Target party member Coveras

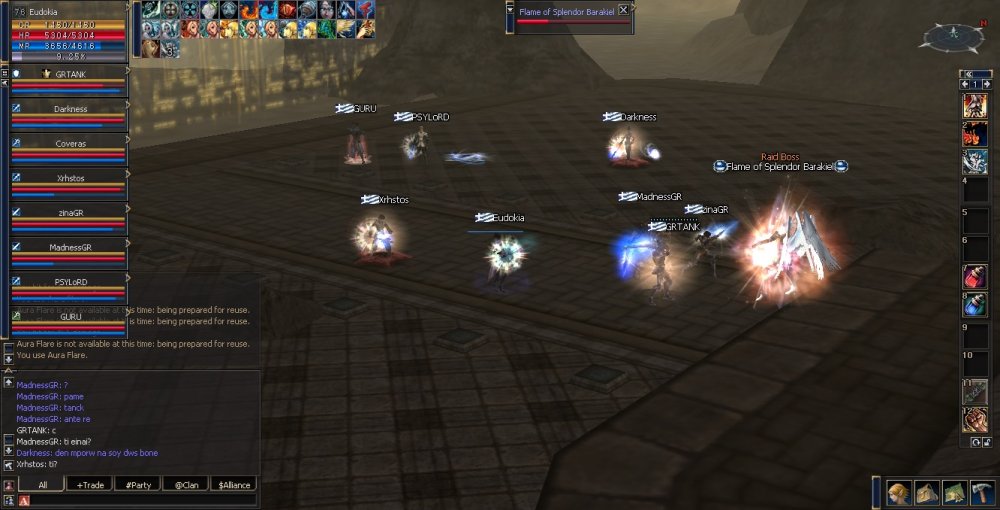click(70, 144)
